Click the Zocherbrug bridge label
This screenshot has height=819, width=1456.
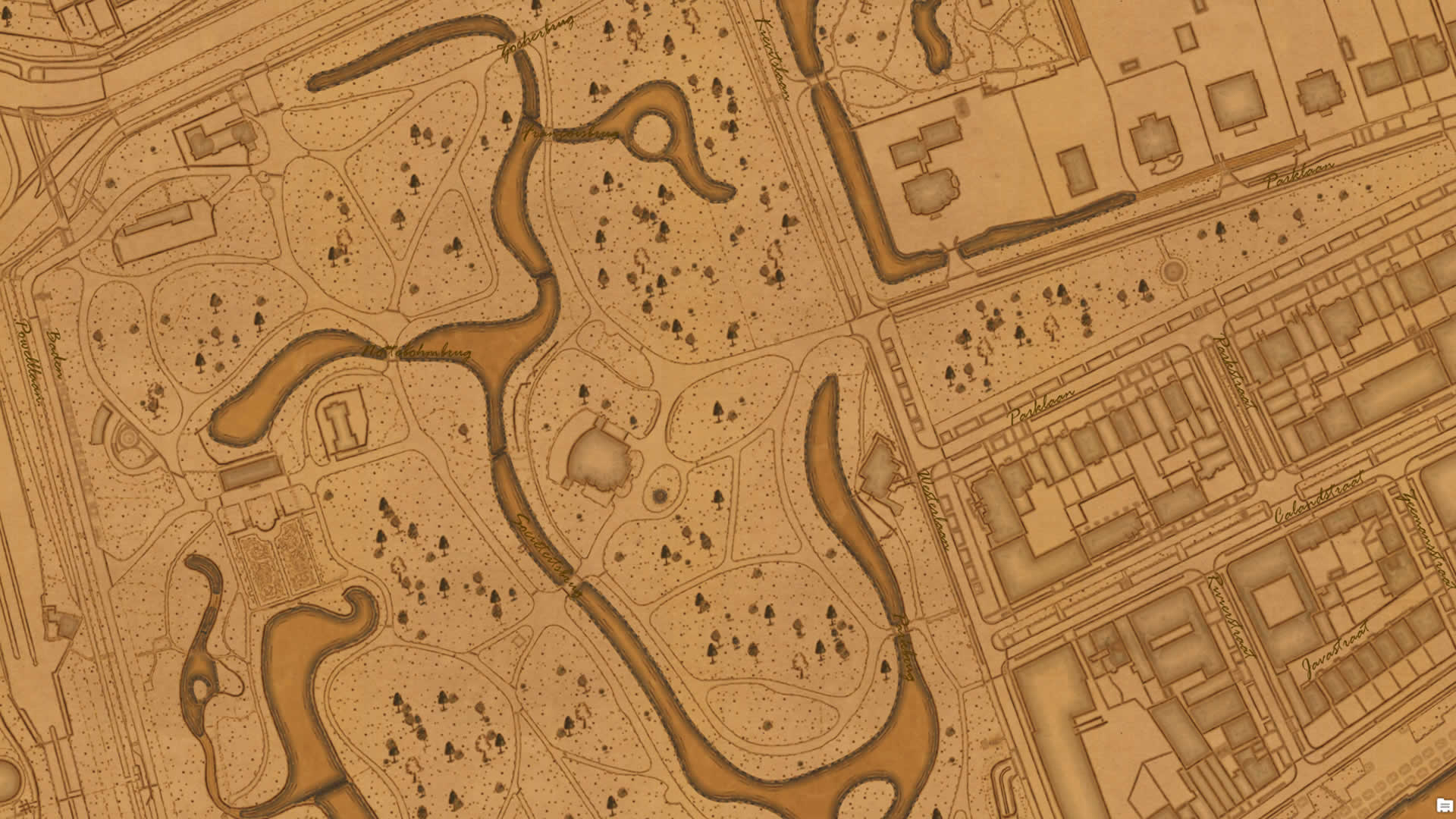(535, 36)
